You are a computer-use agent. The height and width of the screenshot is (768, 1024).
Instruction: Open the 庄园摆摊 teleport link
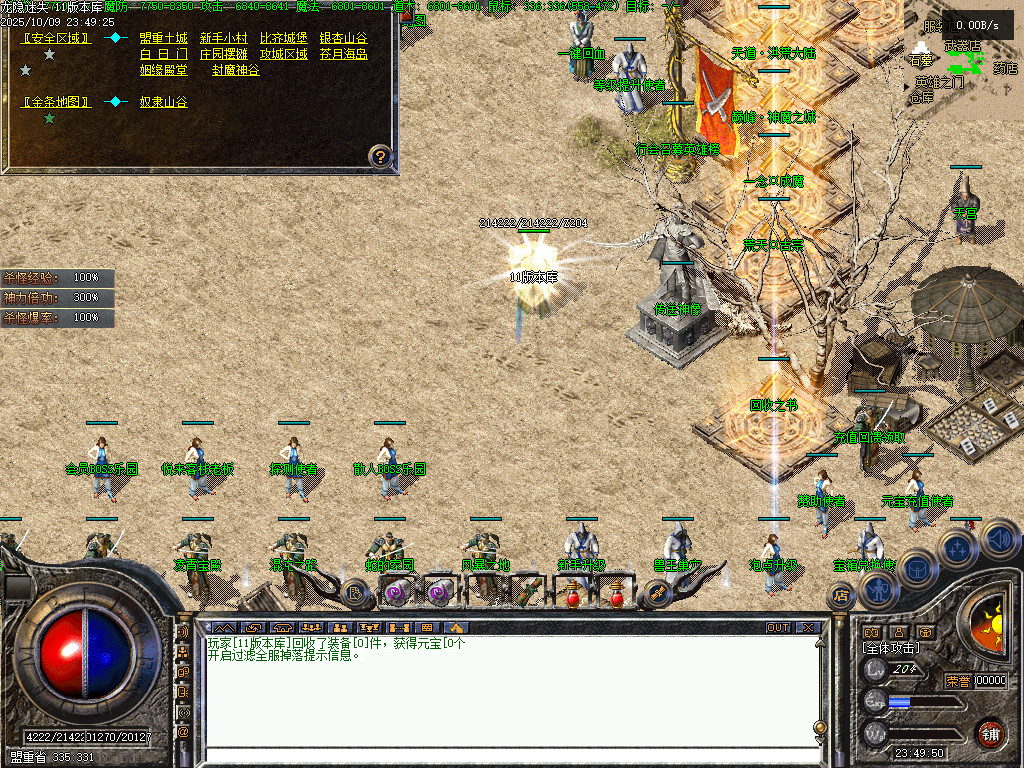point(223,54)
